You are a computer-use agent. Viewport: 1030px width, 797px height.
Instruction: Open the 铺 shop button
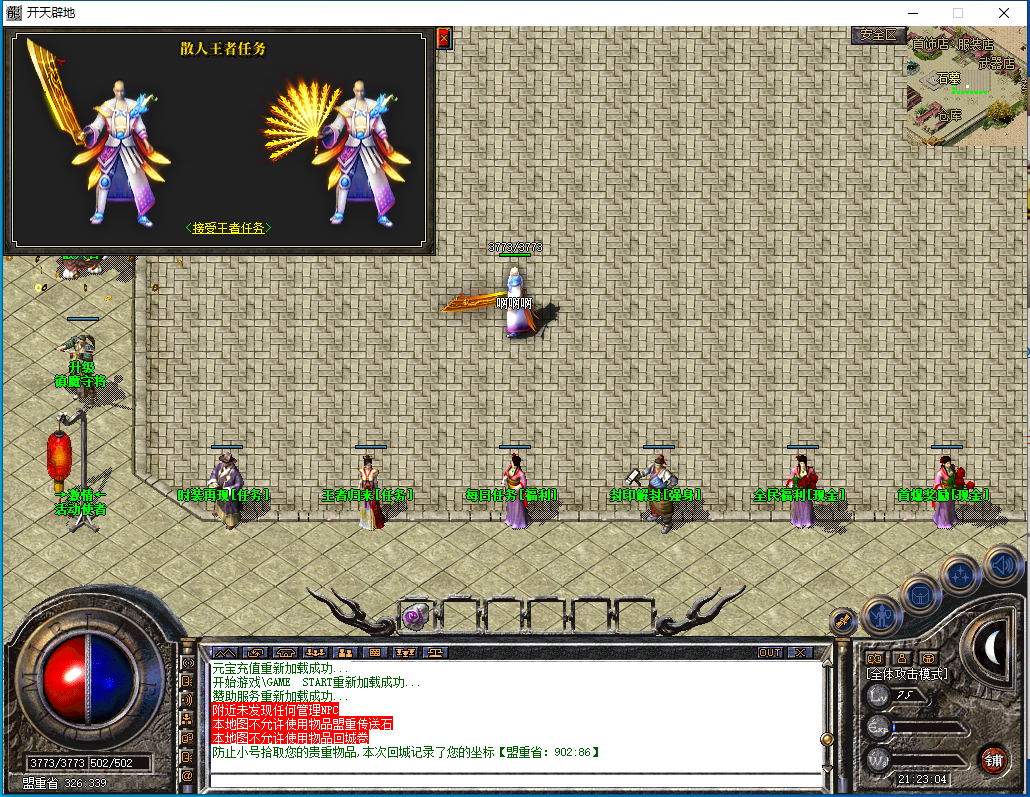point(993,758)
